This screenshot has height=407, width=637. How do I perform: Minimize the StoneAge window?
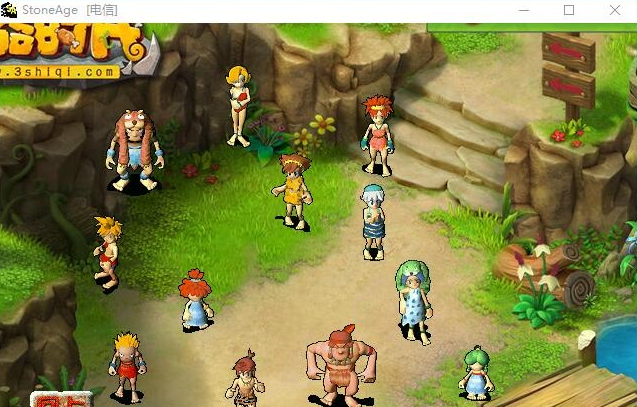pyautogui.click(x=523, y=10)
